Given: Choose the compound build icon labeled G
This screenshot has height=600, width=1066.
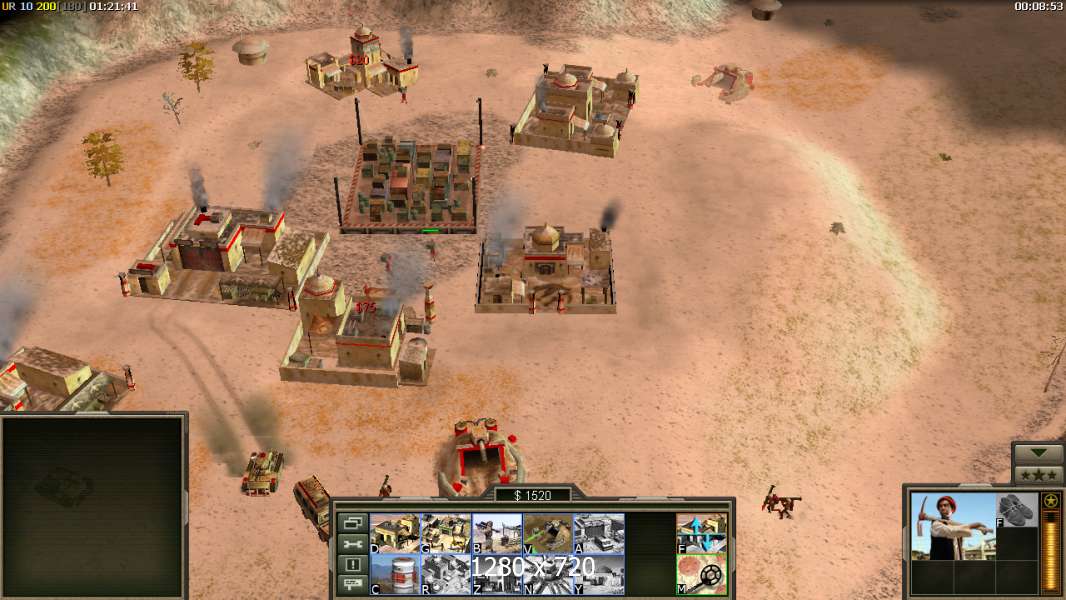Looking at the screenshot, I should click(446, 533).
